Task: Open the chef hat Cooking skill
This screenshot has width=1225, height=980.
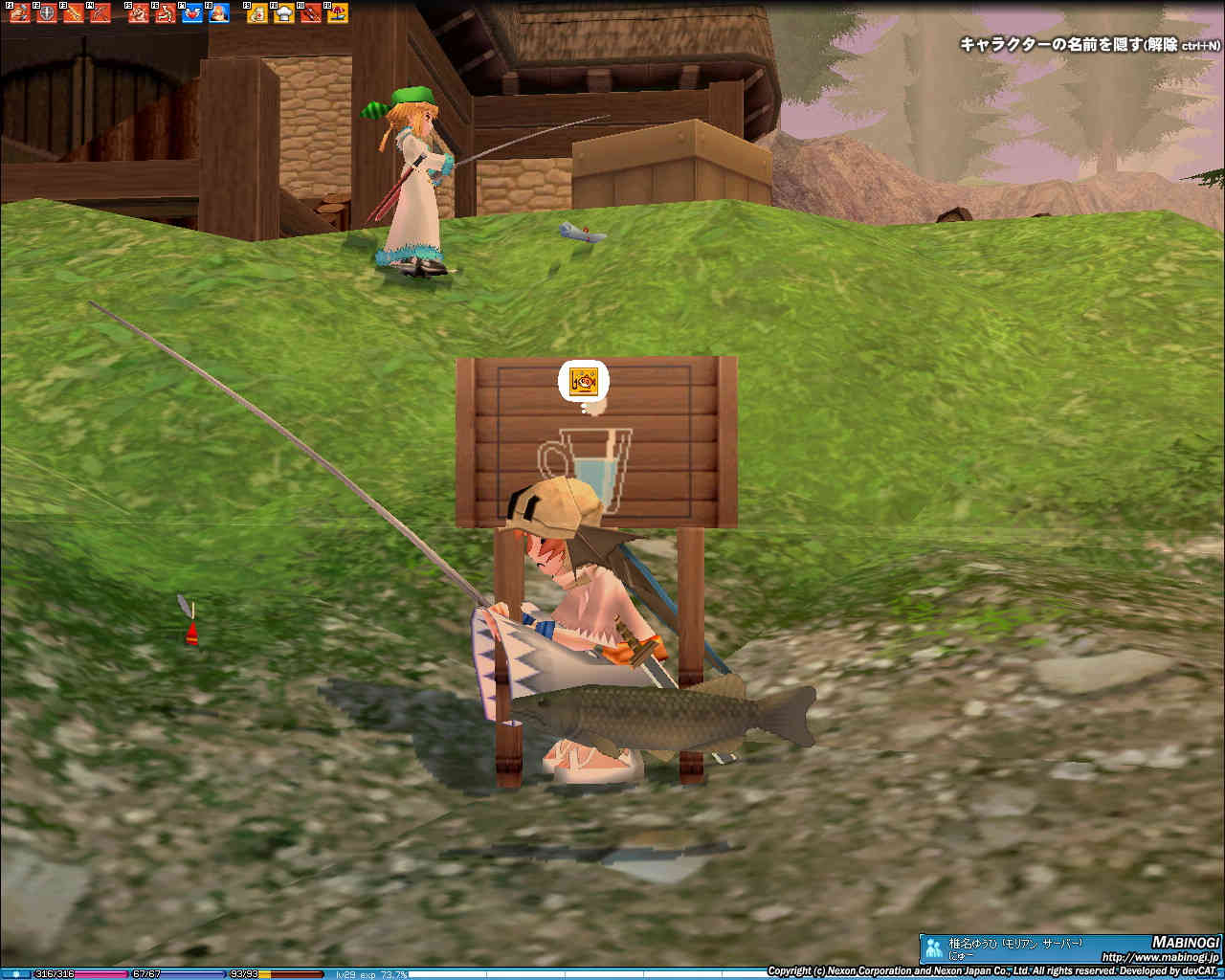Action: click(284, 13)
